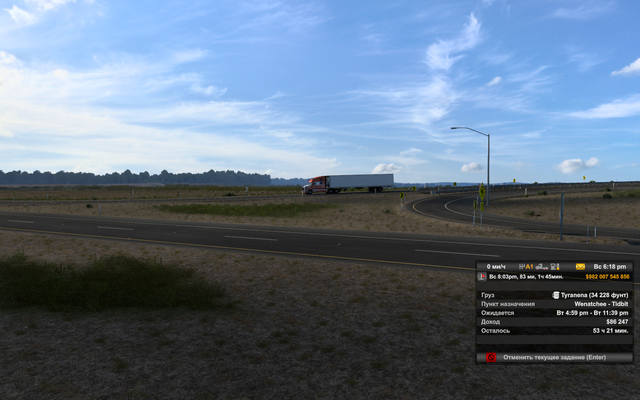Click the Wenatchee - Tidbit destination row
The width and height of the screenshot is (640, 400).
[x=554, y=304]
